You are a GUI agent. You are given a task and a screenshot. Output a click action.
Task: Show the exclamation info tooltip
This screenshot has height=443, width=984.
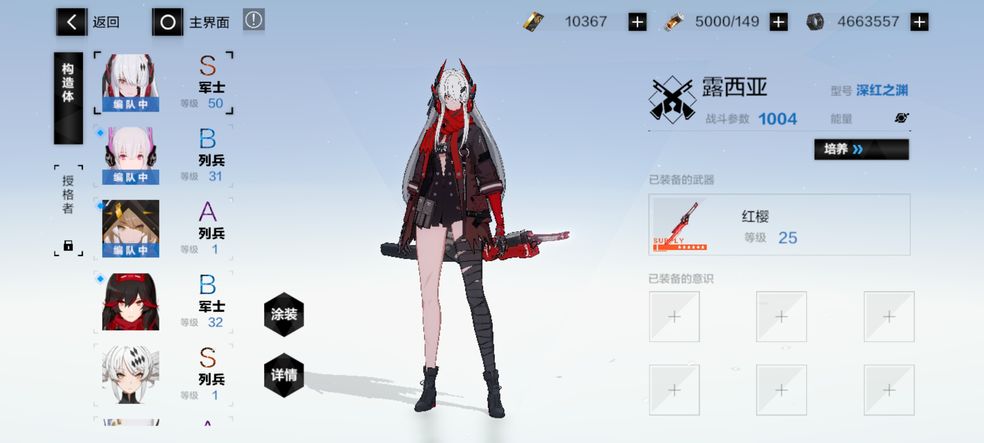[x=254, y=20]
